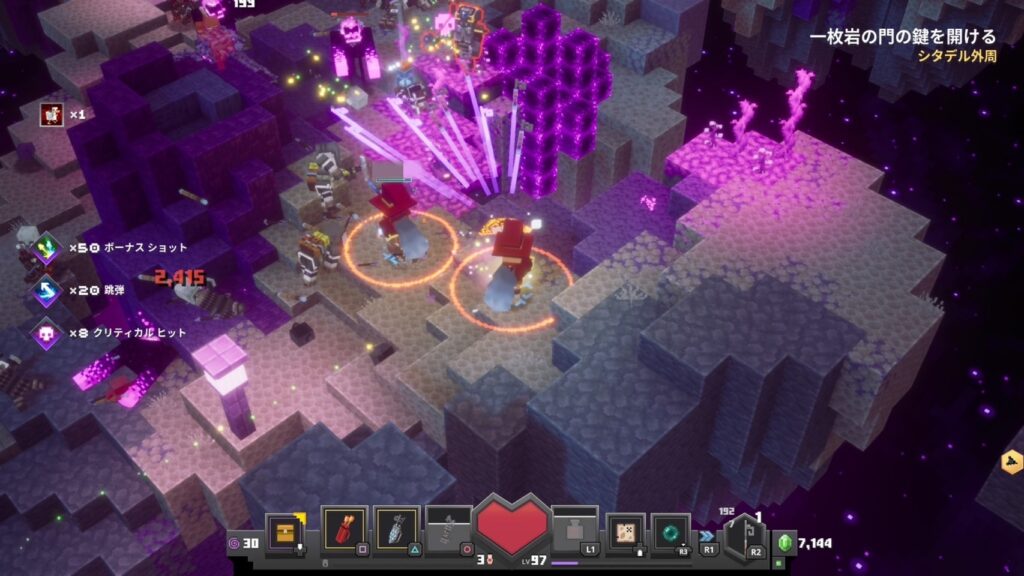Viewport: 1024px width, 576px height.
Task: Select the grey weight slot beside the heart
Action: click(575, 529)
